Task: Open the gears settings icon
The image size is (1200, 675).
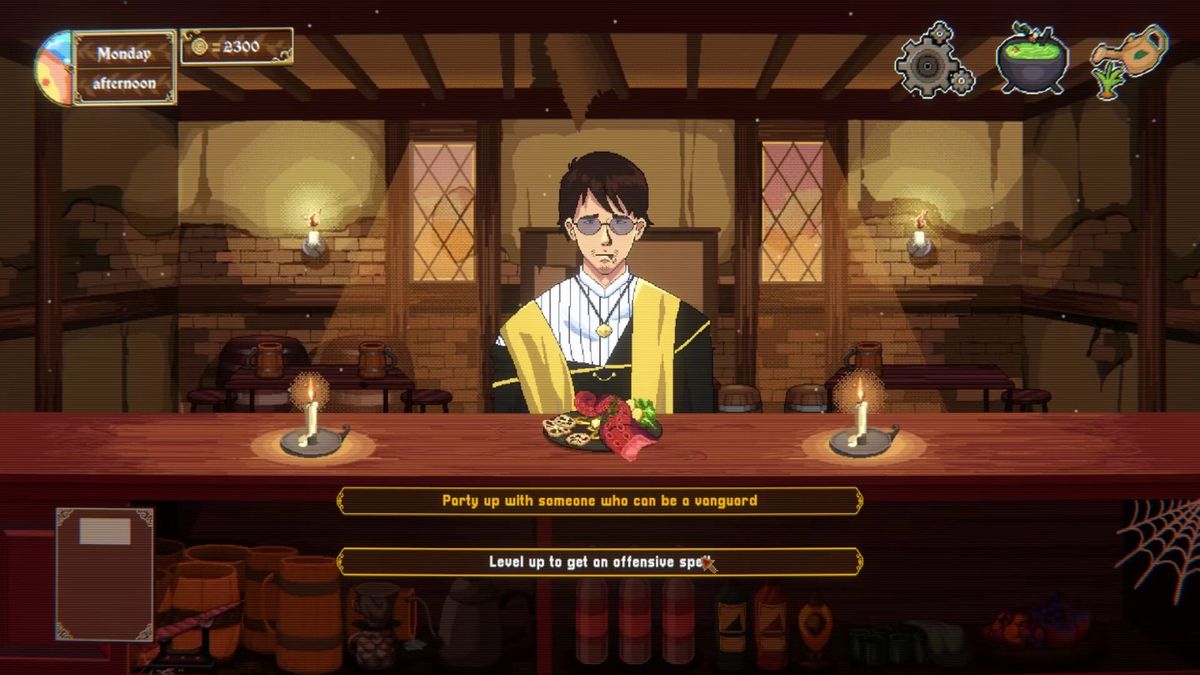Action: tap(933, 60)
